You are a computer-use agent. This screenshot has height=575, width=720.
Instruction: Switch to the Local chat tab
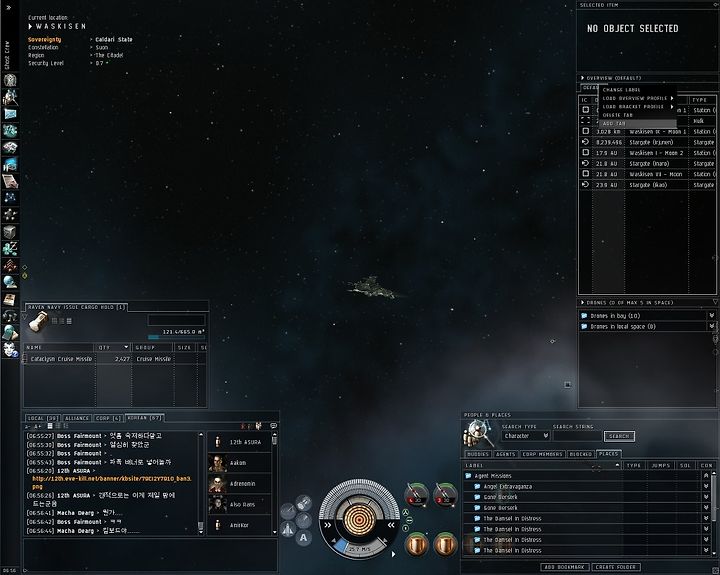[43, 417]
